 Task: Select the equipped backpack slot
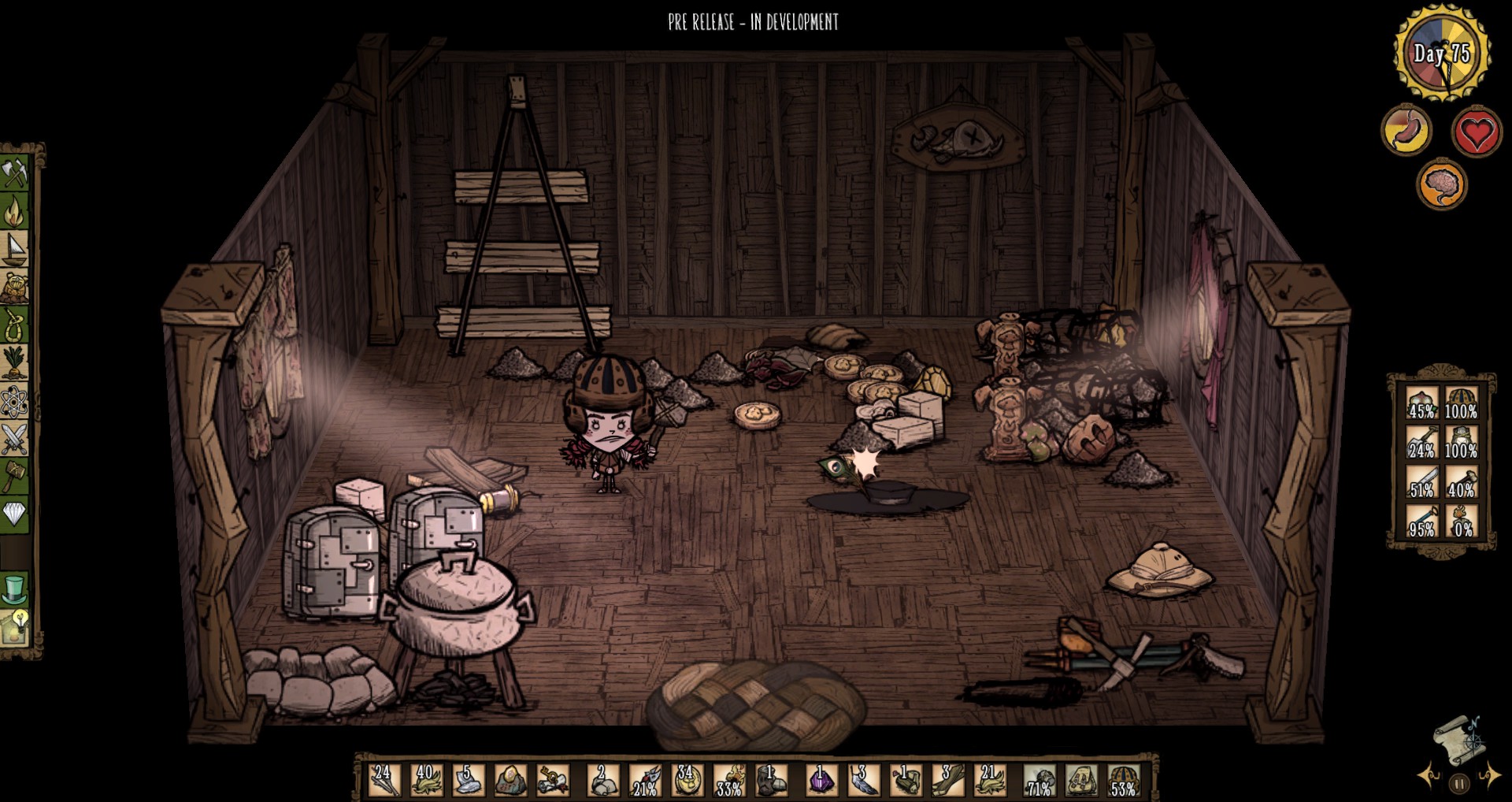point(1081,781)
